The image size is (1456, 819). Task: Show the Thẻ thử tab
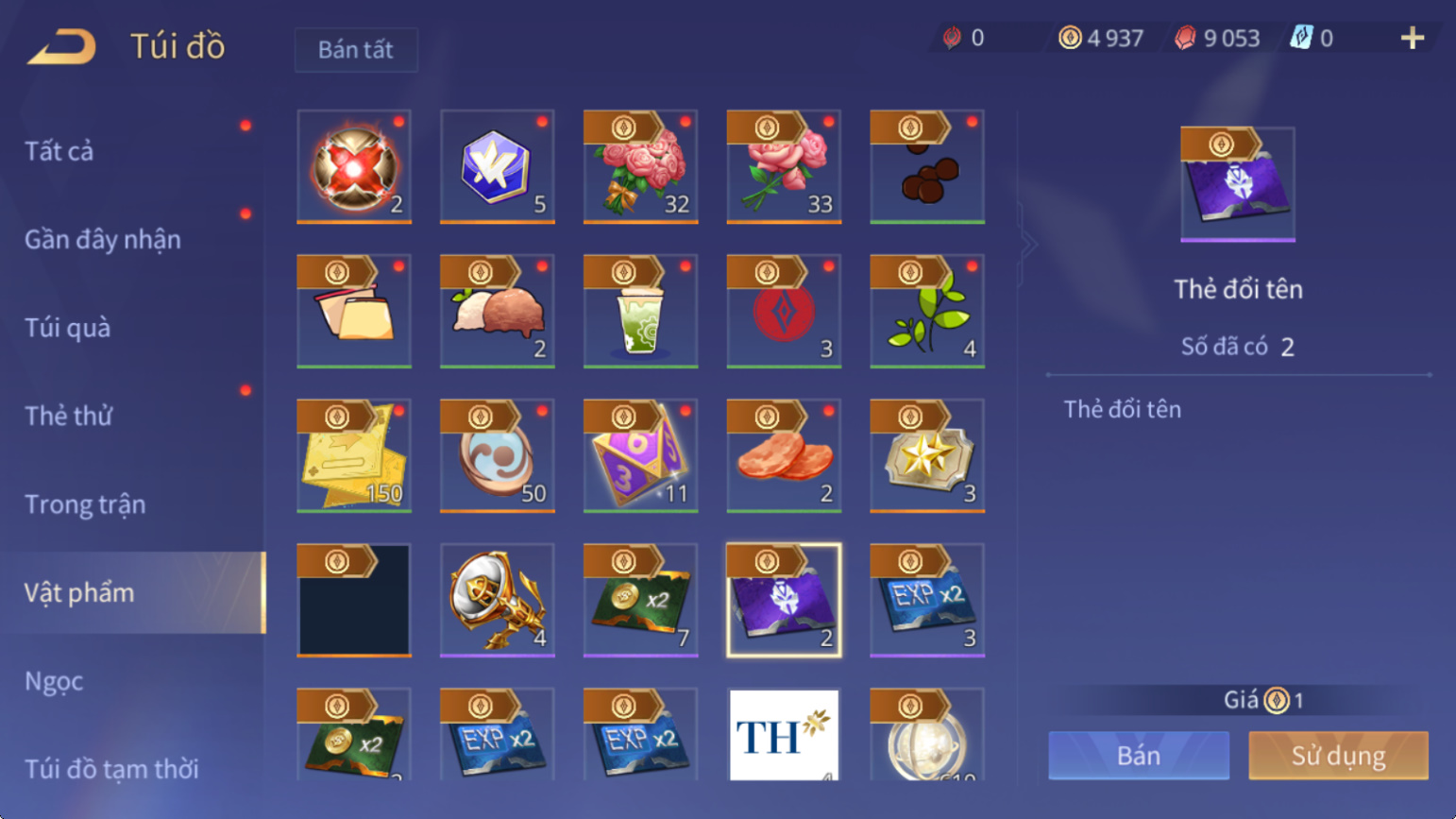pos(68,416)
